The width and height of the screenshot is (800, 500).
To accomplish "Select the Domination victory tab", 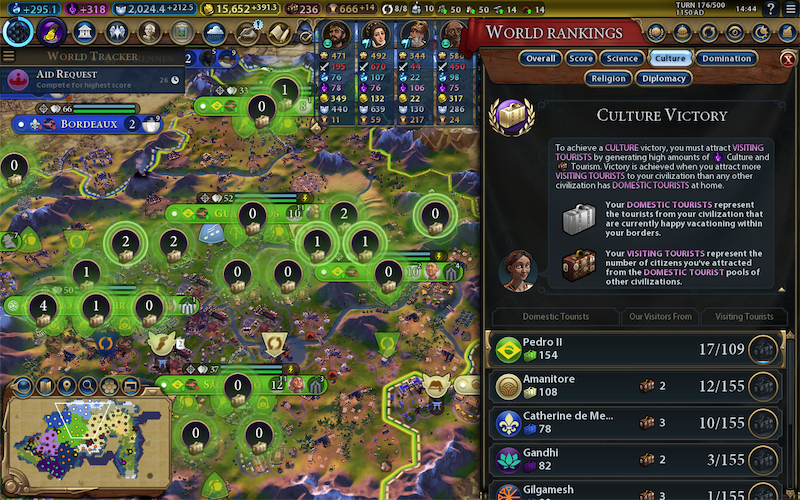I will click(725, 58).
